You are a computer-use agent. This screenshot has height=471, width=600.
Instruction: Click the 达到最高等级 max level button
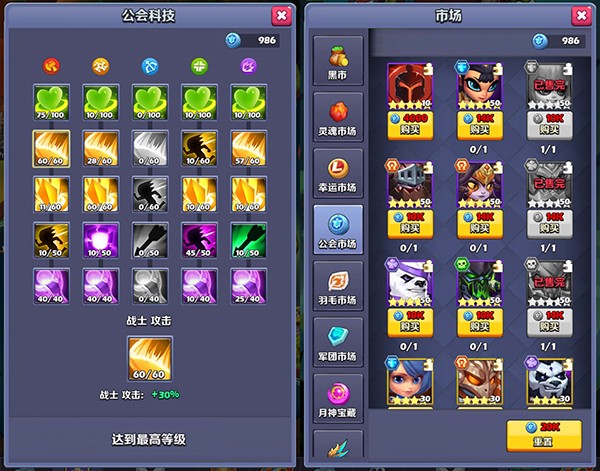pyautogui.click(x=148, y=439)
